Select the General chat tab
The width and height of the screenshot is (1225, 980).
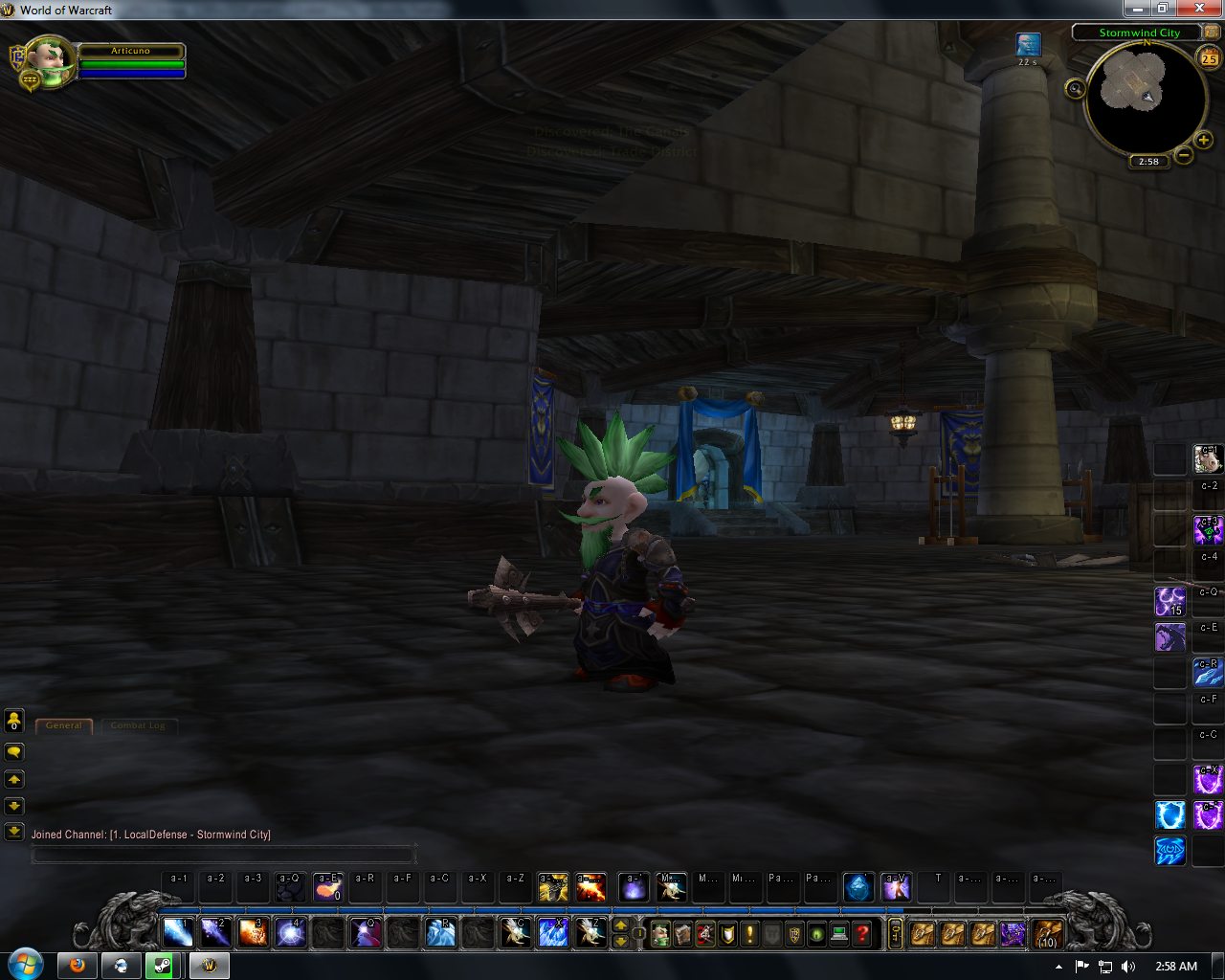(64, 725)
